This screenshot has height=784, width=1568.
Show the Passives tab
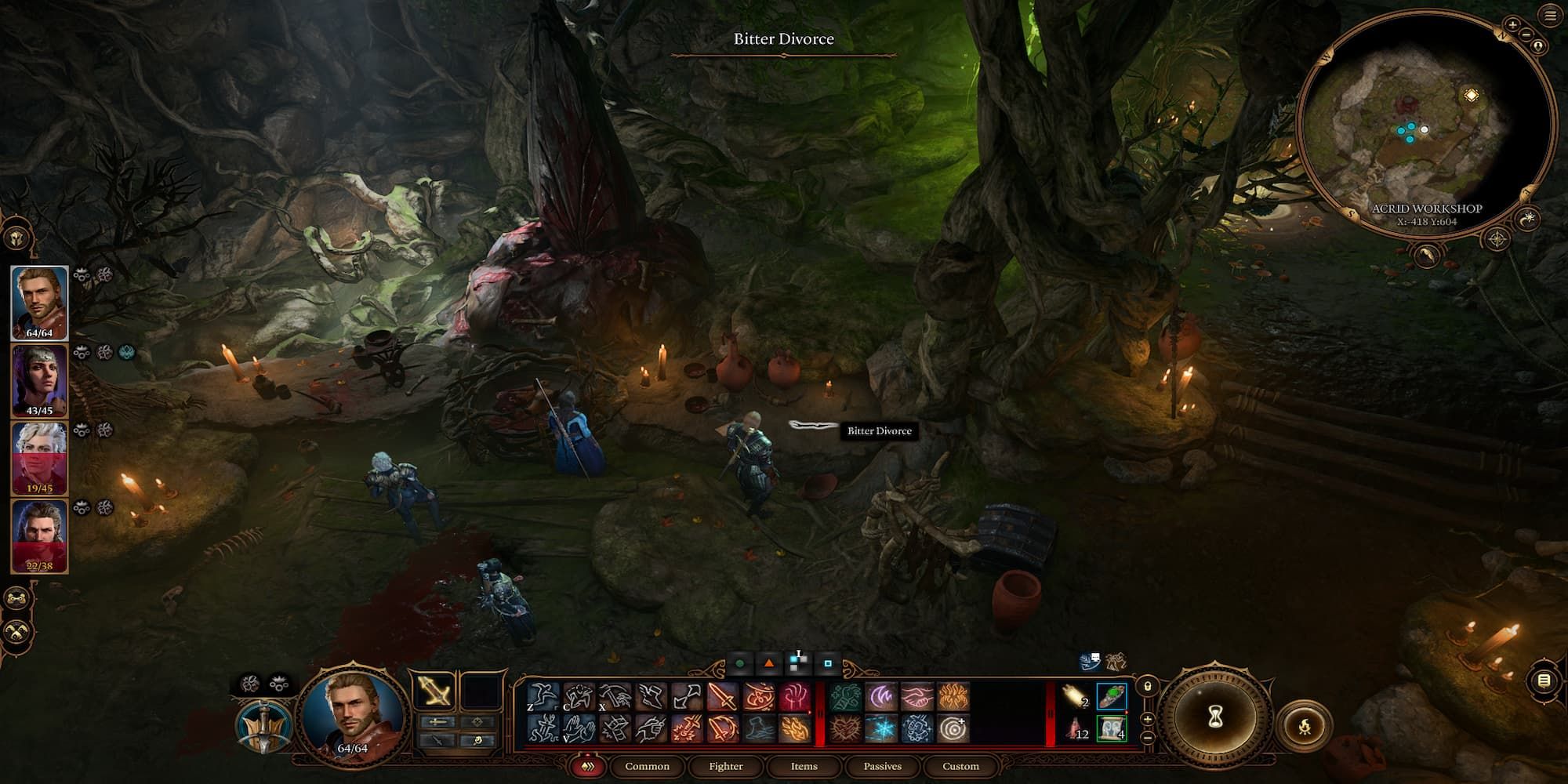882,766
